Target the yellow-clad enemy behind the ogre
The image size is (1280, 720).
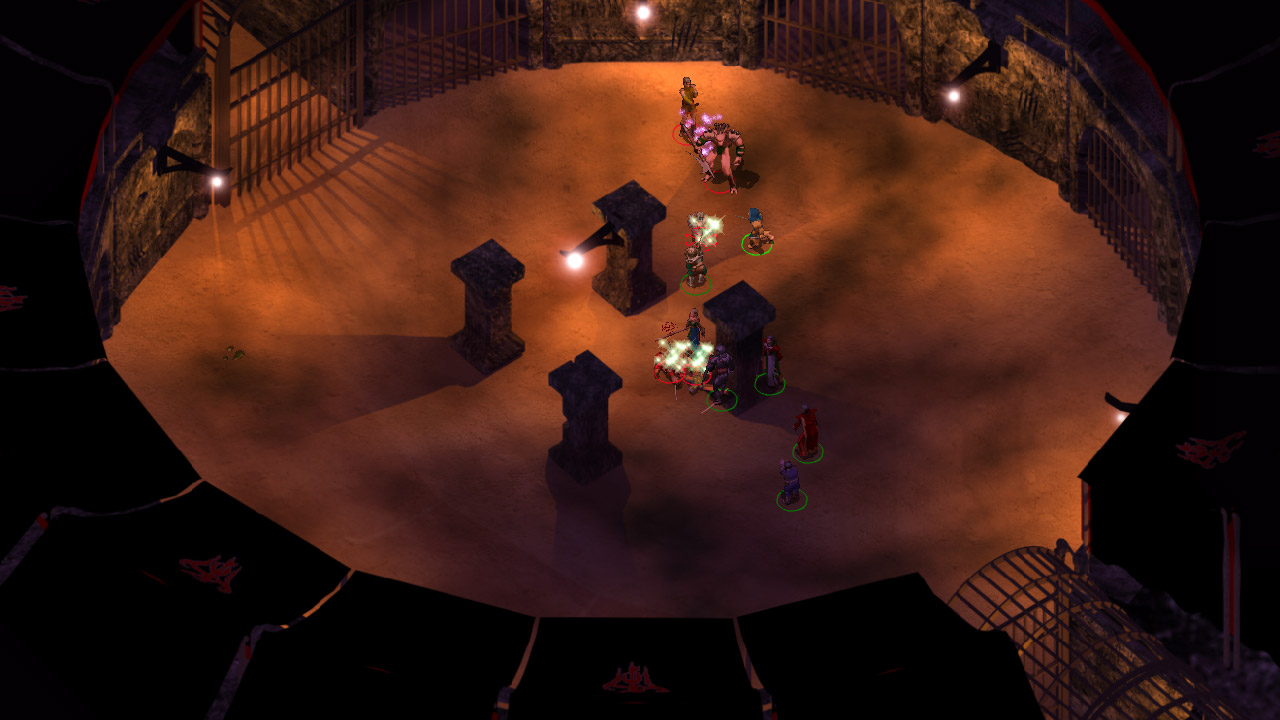688,102
